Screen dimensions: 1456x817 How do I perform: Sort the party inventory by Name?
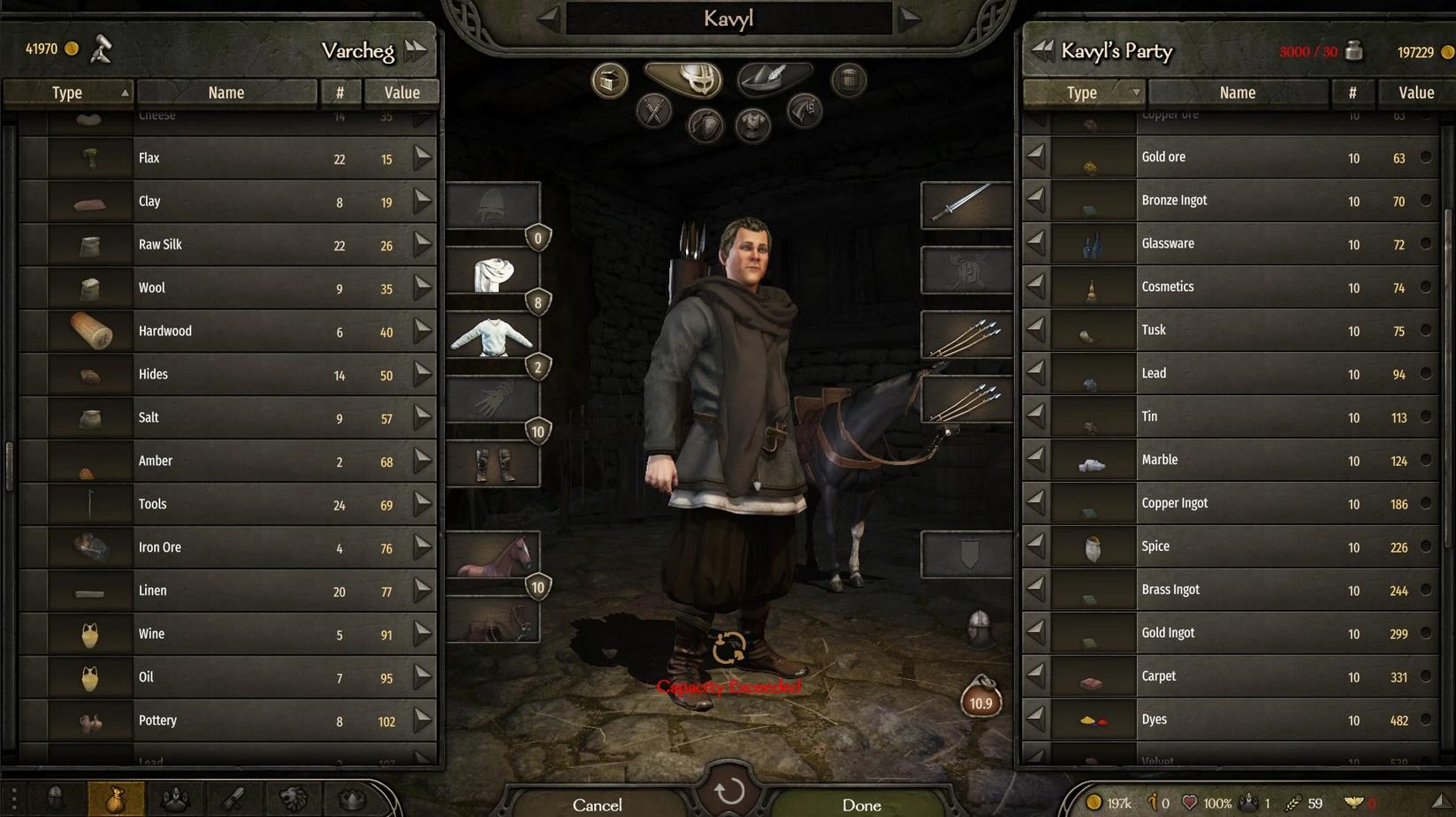pos(1237,92)
